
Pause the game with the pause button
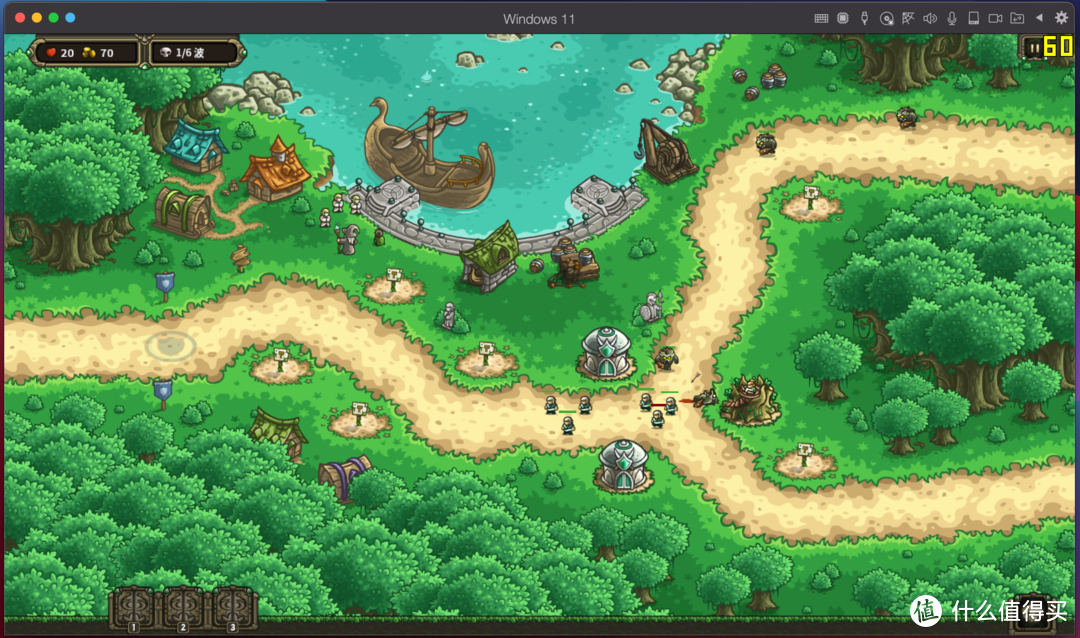pyautogui.click(x=1031, y=47)
